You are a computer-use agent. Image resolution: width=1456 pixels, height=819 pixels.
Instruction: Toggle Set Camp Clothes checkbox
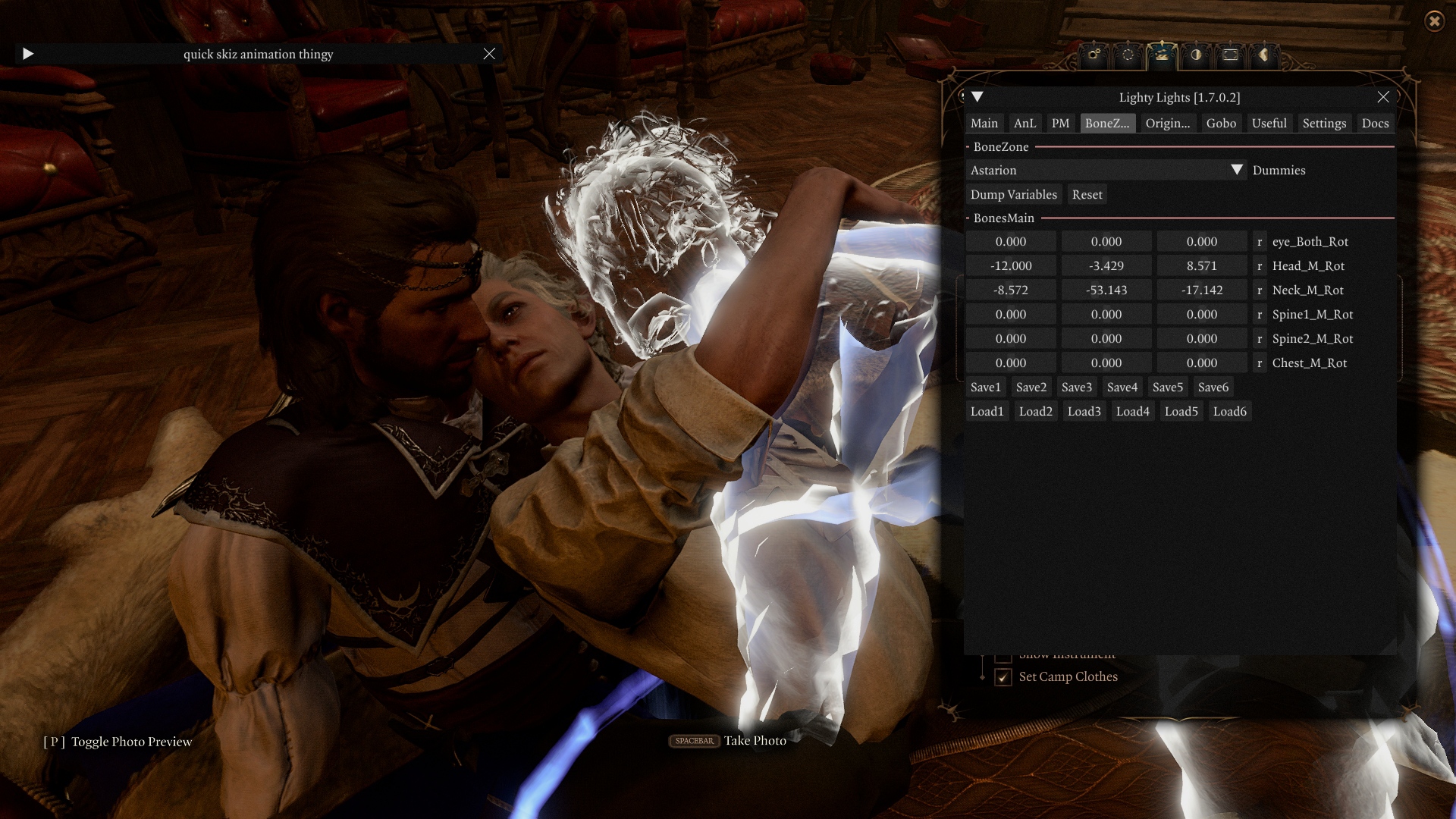(x=1003, y=676)
